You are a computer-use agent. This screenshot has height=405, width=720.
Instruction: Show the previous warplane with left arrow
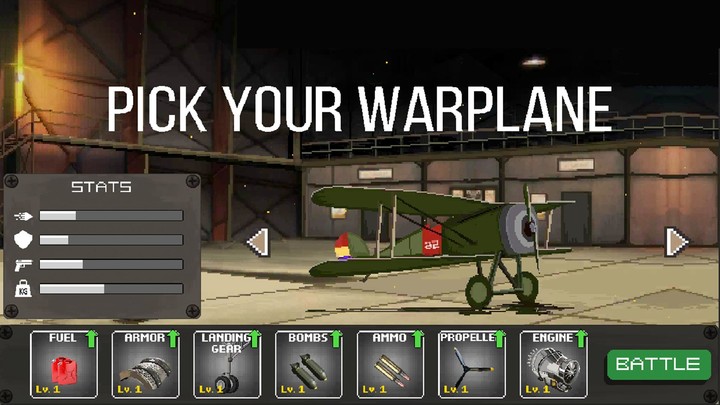(257, 242)
